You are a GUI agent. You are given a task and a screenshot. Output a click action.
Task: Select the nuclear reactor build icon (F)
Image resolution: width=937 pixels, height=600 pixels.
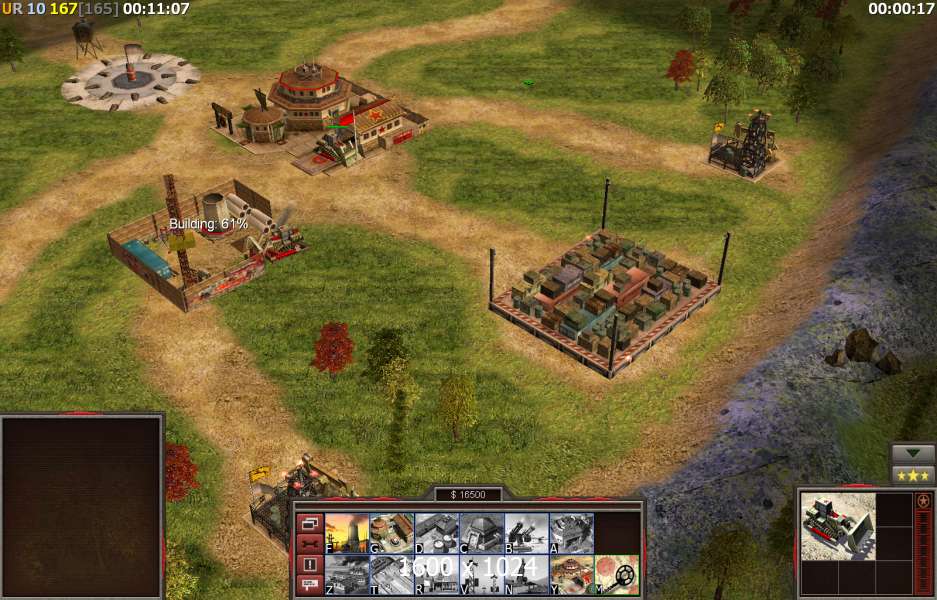pyautogui.click(x=347, y=533)
